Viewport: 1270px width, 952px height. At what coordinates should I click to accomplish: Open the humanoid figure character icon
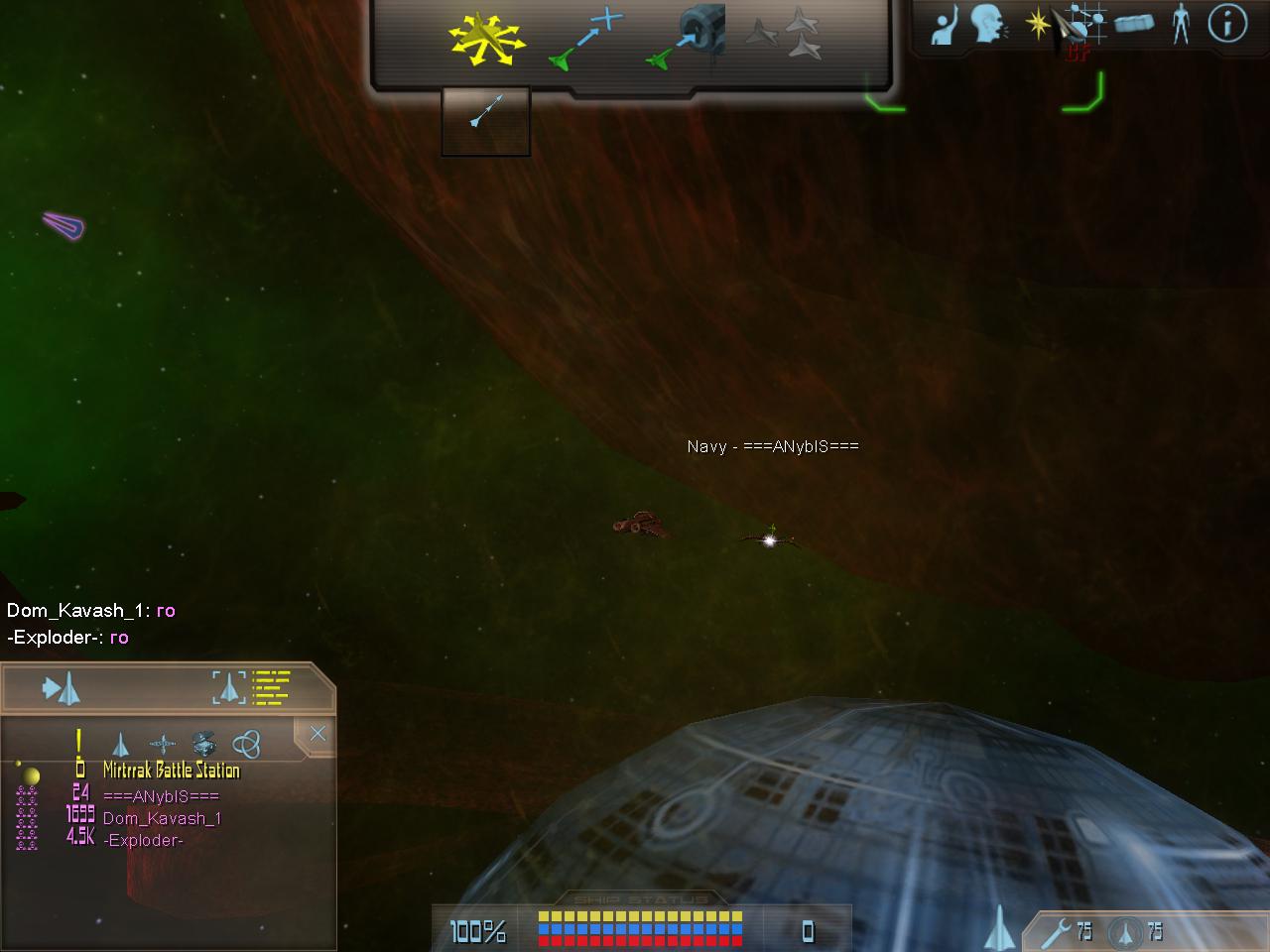coord(1180,23)
